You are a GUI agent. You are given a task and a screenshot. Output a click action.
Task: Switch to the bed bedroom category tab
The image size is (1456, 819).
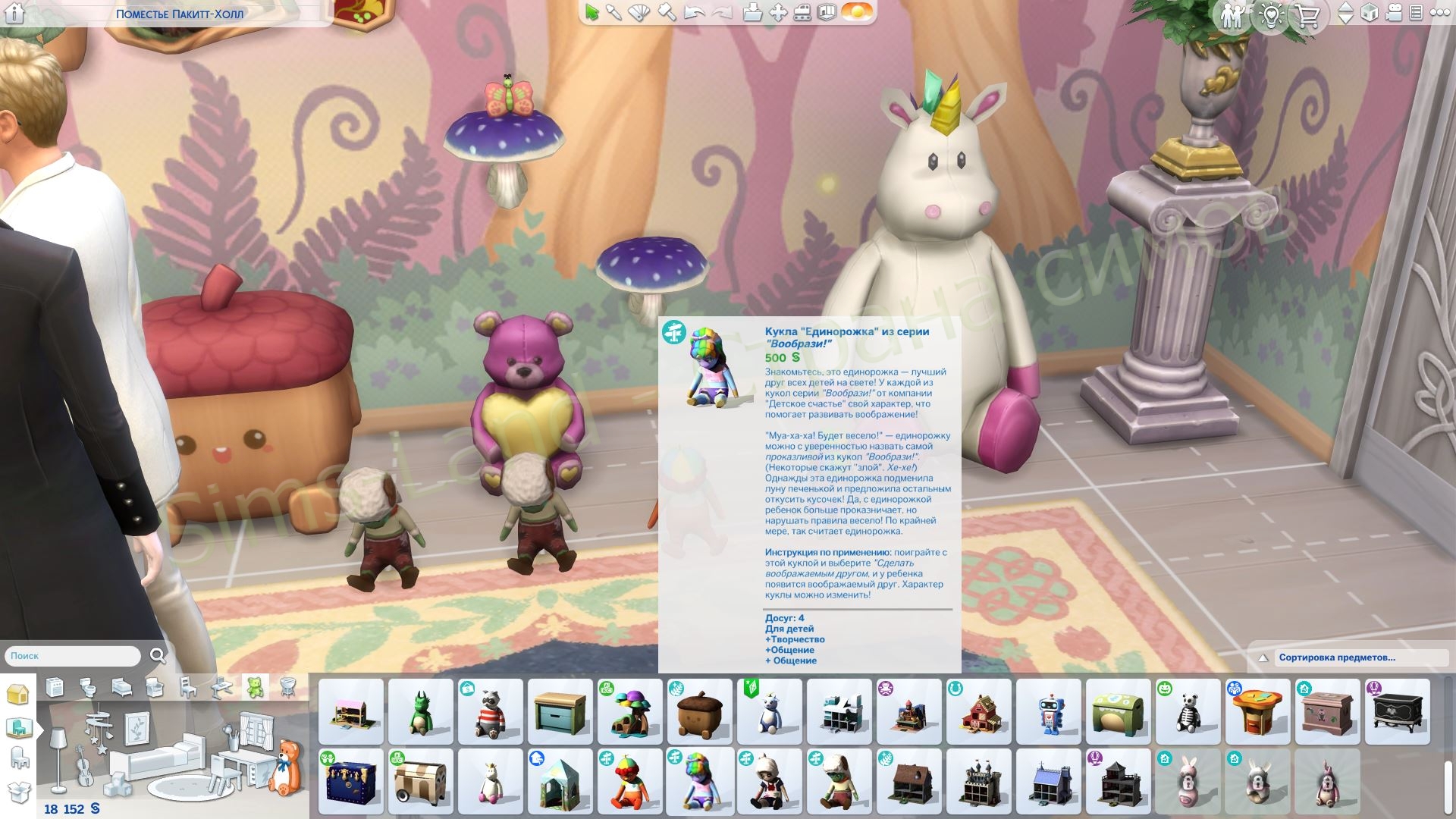pyautogui.click(x=121, y=688)
